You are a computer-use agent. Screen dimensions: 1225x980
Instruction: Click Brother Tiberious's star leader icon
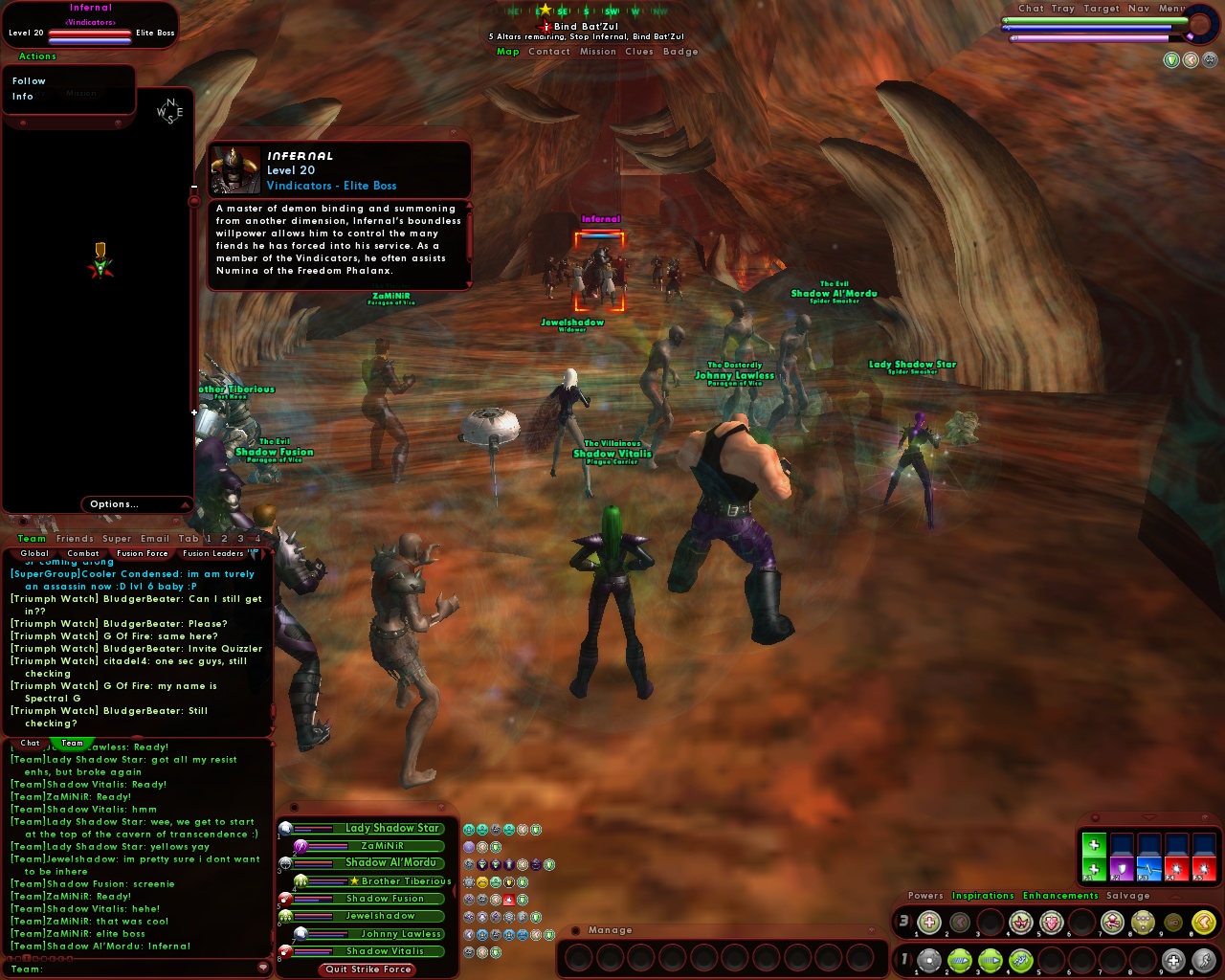[x=355, y=881]
